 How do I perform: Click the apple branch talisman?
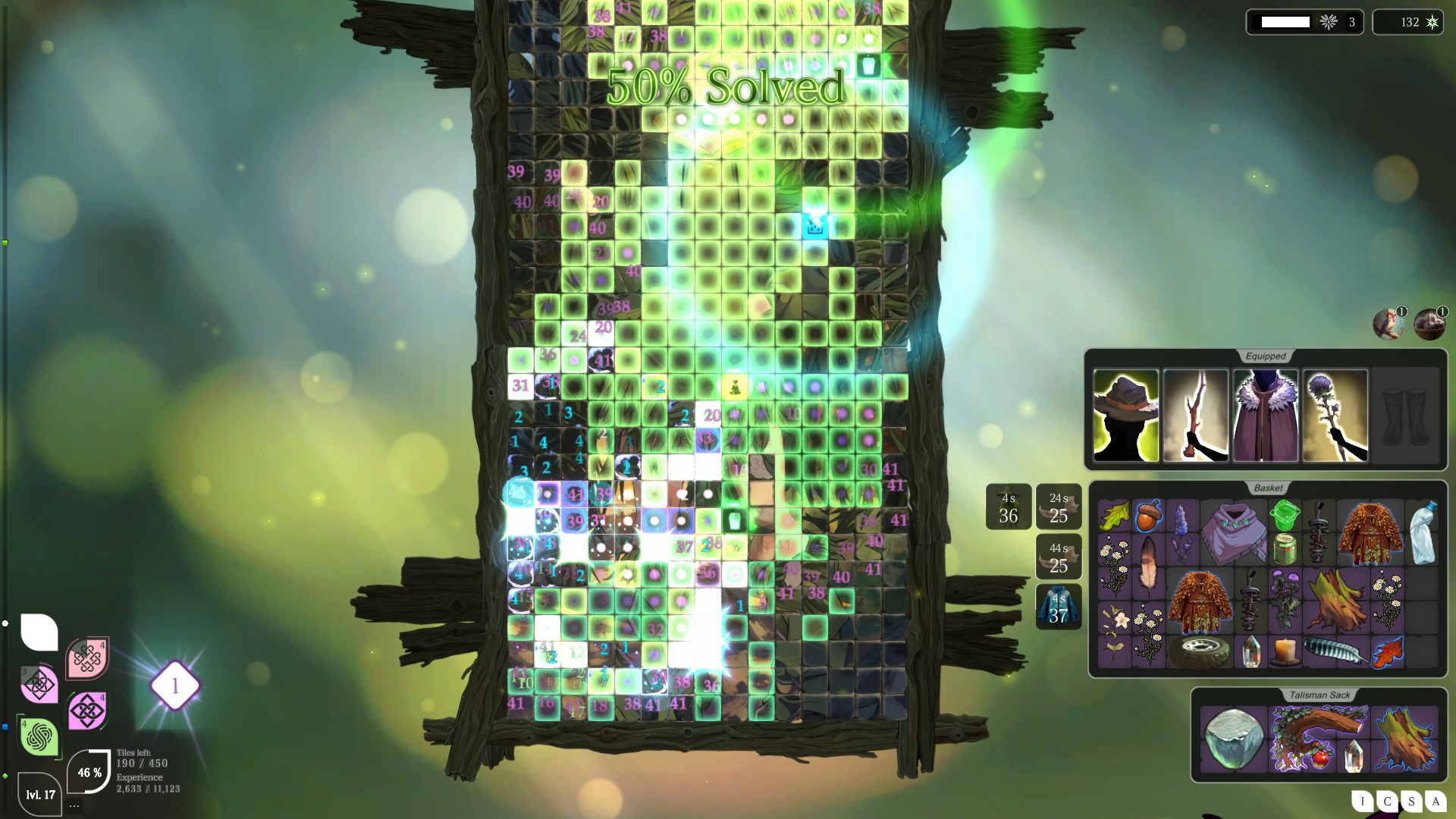[x=1319, y=738]
